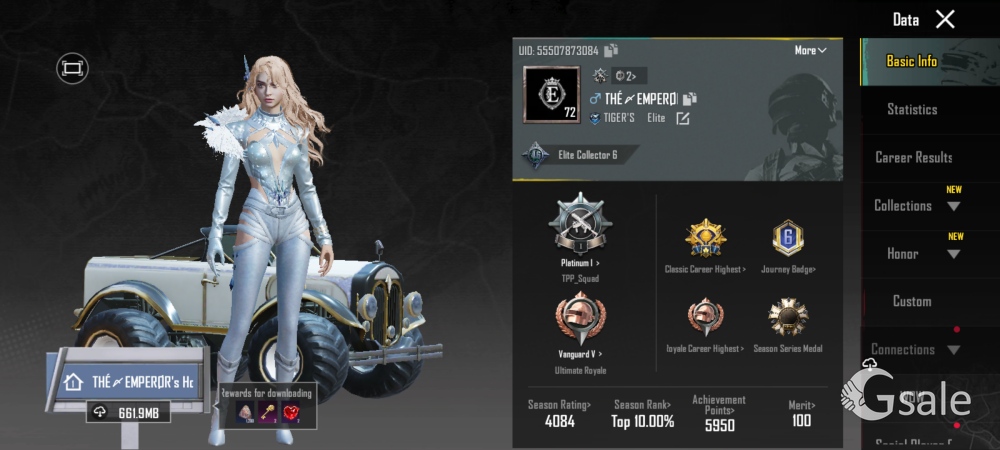The width and height of the screenshot is (1000, 450).
Task: View Classic Career Highest badge
Action: pos(705,239)
